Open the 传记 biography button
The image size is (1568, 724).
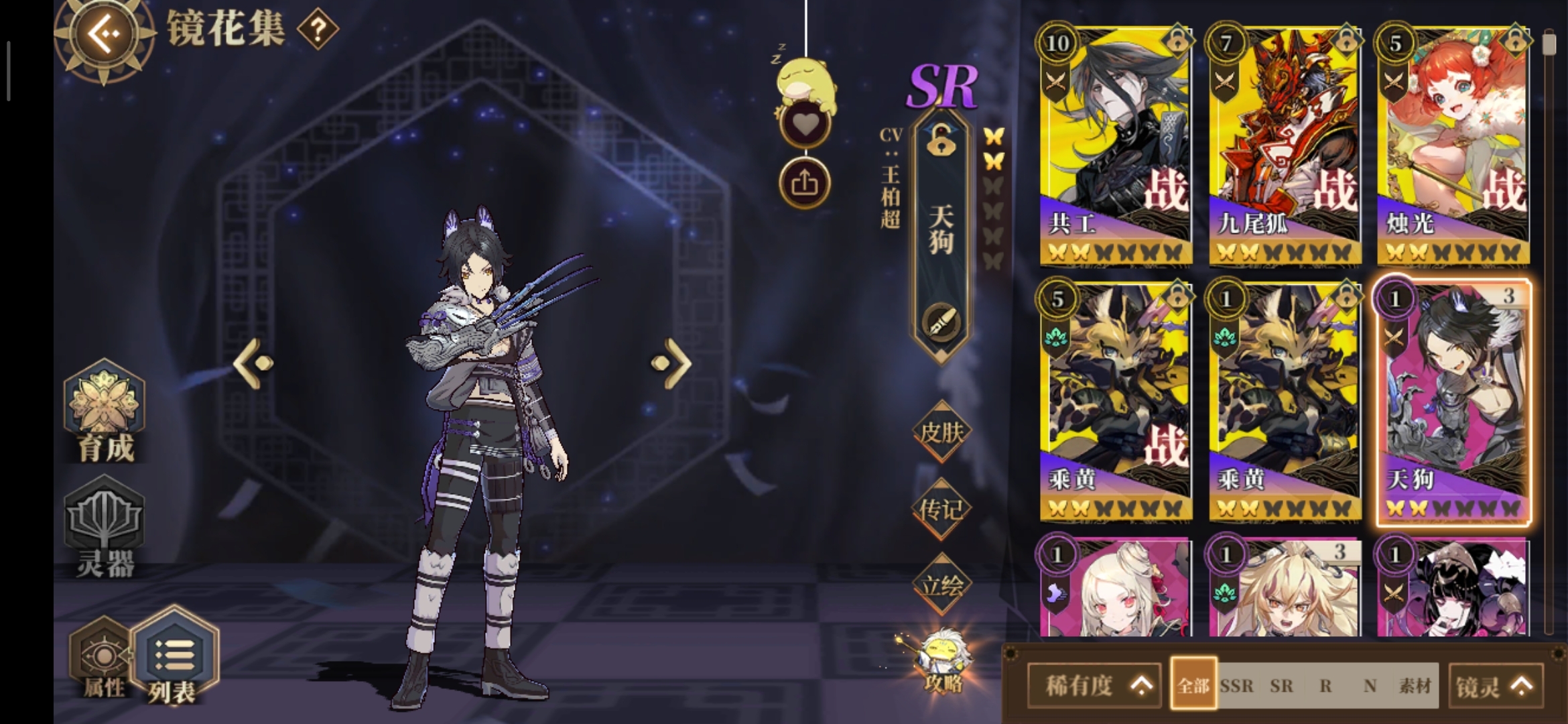click(941, 509)
